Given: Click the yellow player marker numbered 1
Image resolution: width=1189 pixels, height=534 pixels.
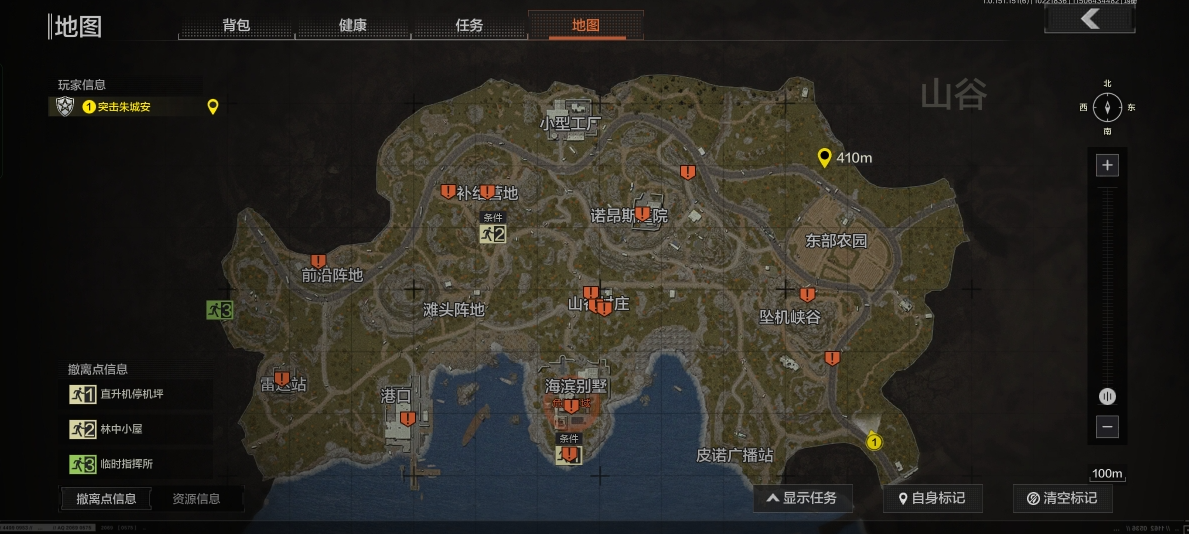Looking at the screenshot, I should tap(875, 442).
